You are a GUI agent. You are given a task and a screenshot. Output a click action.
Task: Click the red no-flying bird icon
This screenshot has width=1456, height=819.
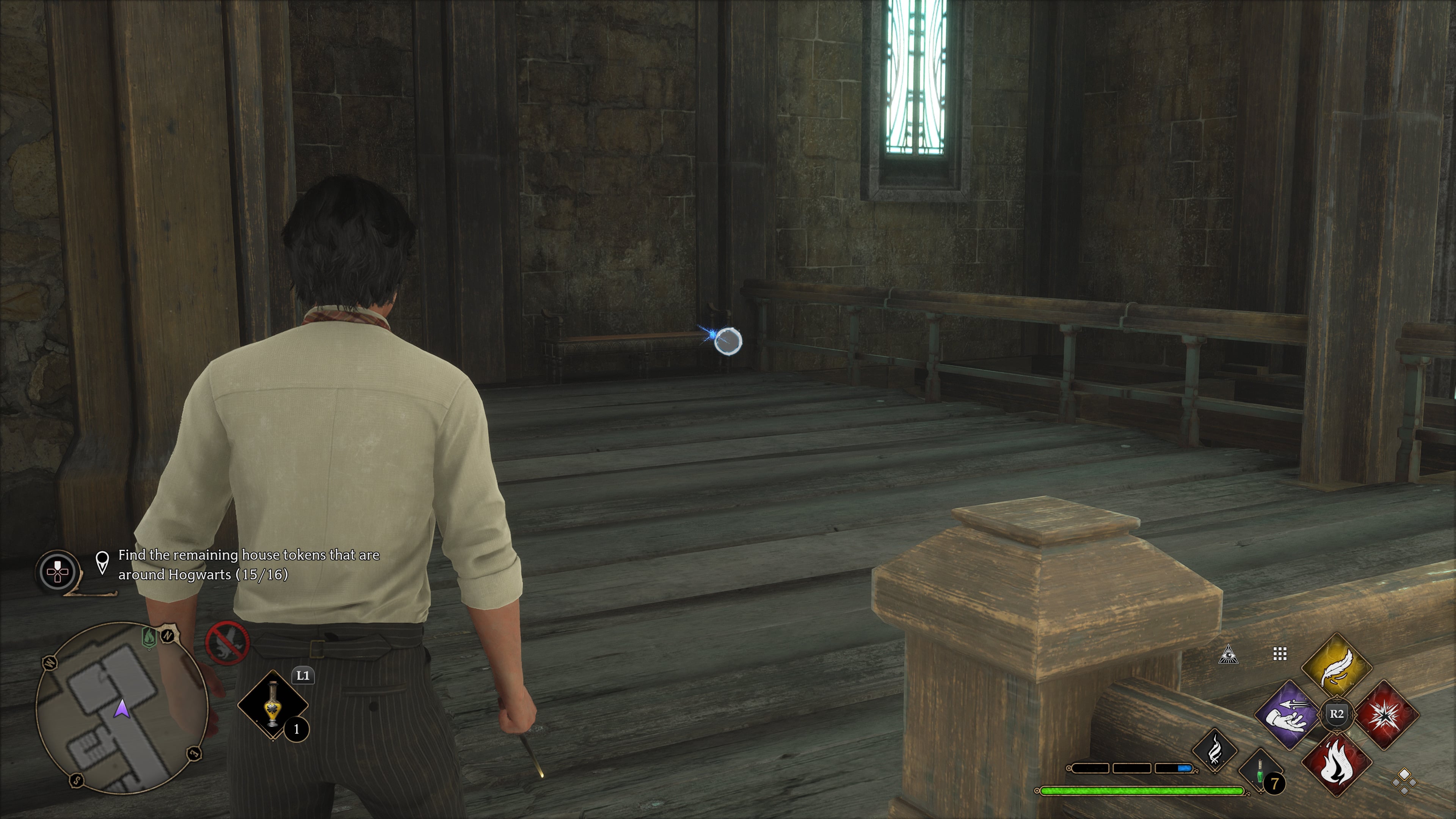coord(227,644)
